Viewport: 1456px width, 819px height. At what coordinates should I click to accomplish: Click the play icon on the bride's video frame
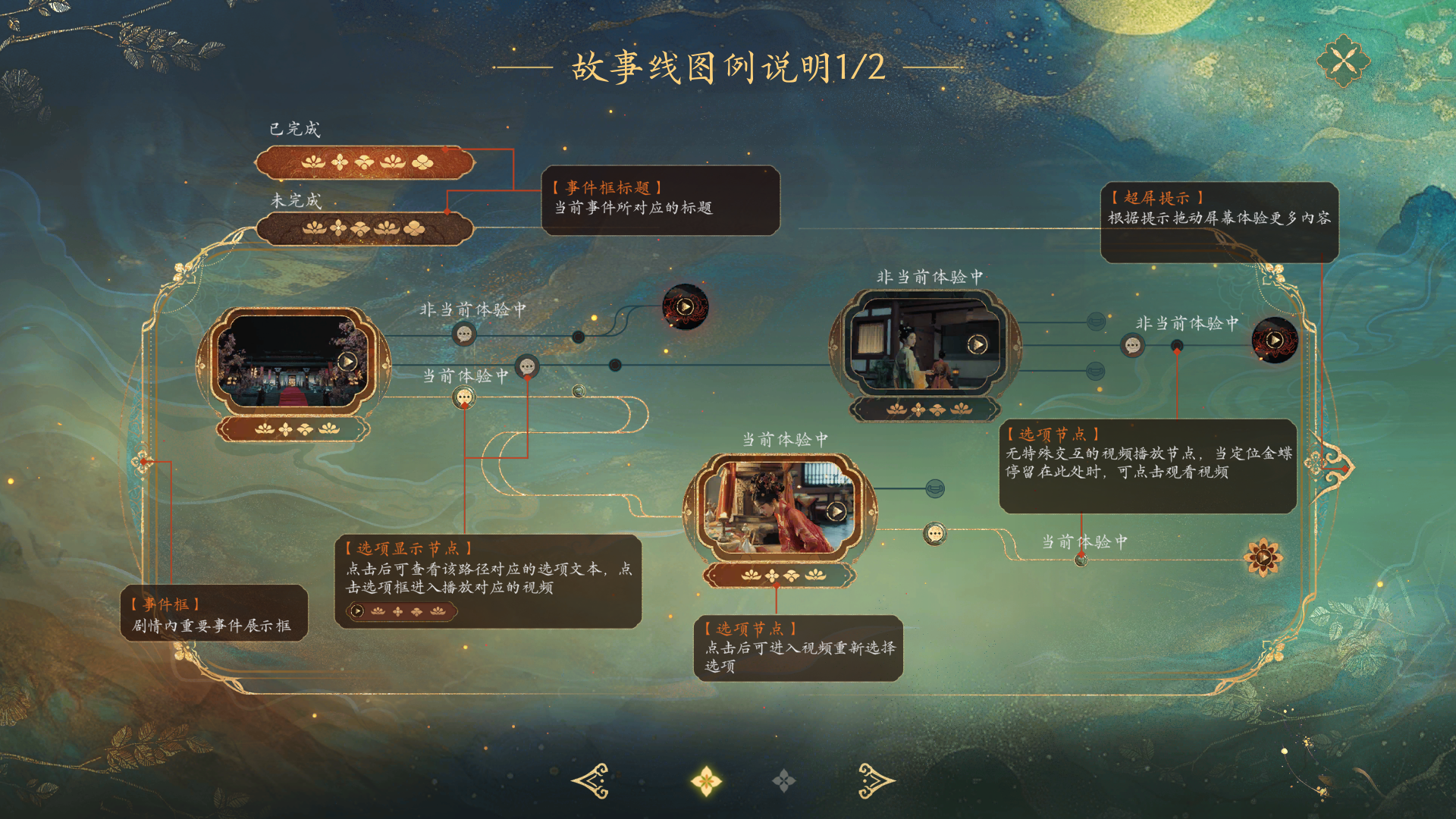pos(836,511)
